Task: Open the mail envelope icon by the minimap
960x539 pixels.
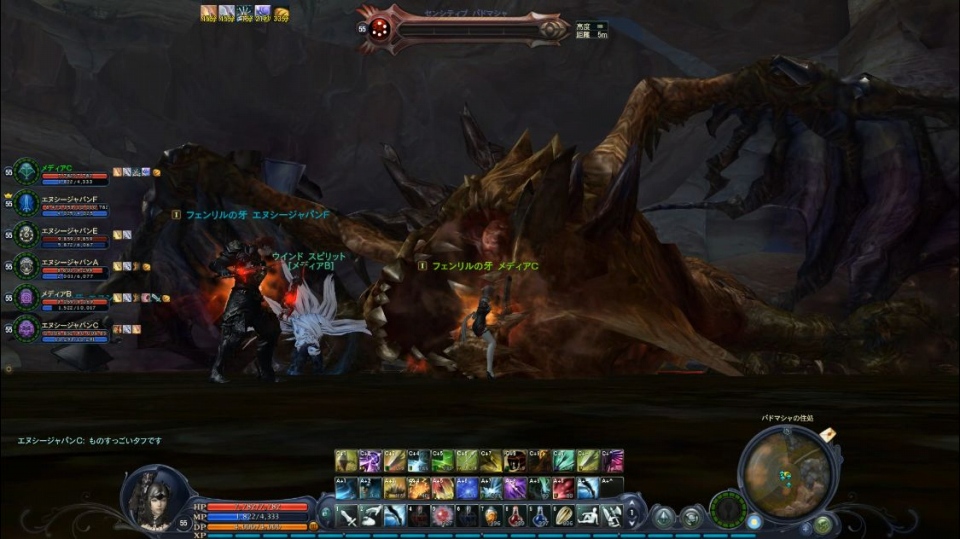Action: [828, 433]
